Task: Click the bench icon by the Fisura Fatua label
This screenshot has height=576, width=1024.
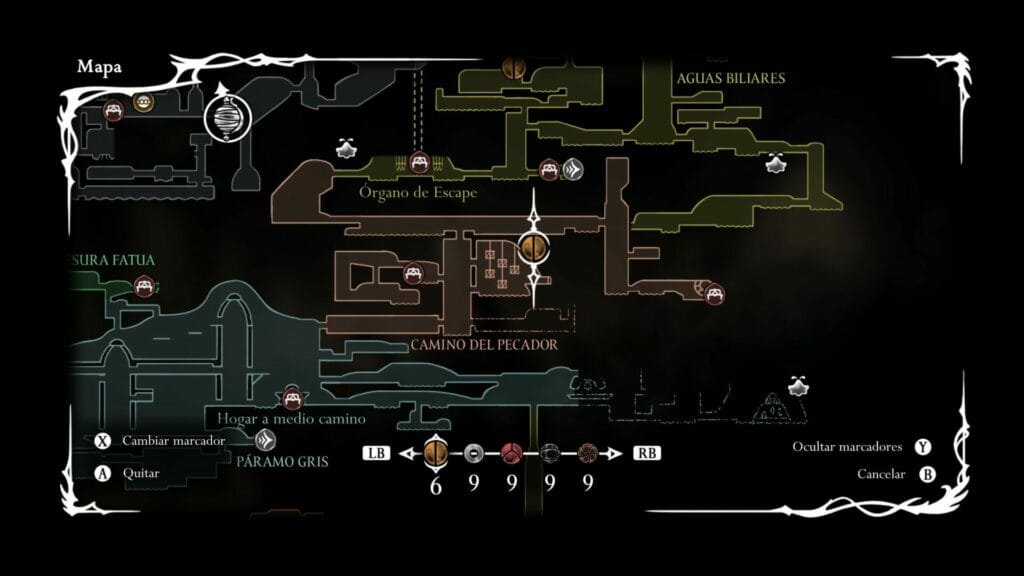Action: [144, 286]
